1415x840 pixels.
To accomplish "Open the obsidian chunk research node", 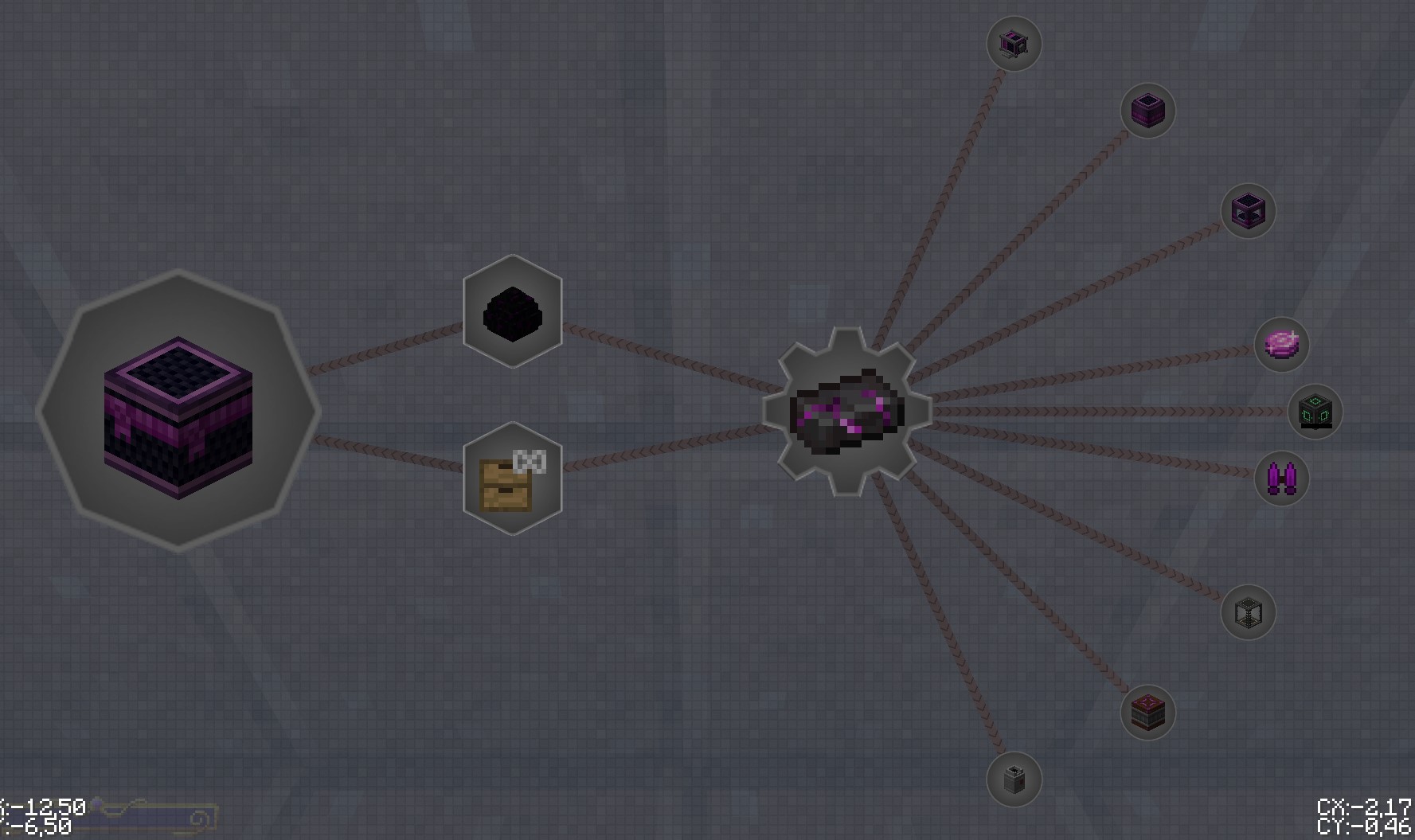I will 512,315.
